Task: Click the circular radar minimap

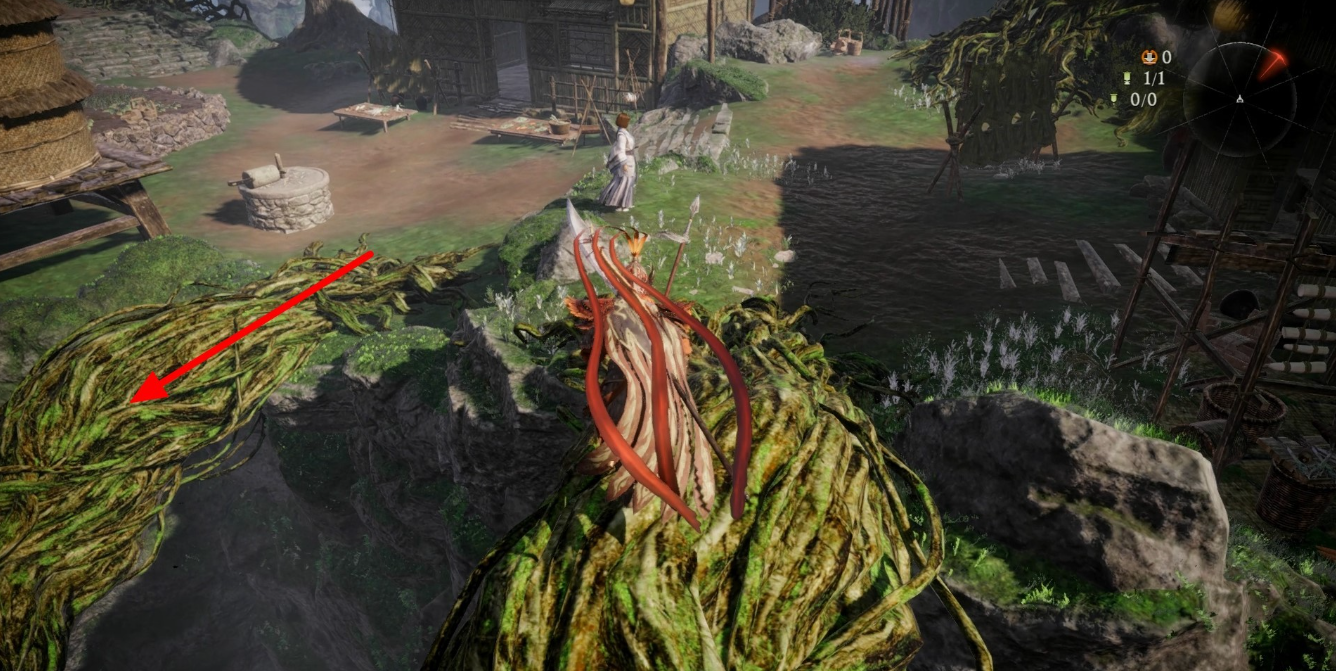Action: pos(1240,98)
